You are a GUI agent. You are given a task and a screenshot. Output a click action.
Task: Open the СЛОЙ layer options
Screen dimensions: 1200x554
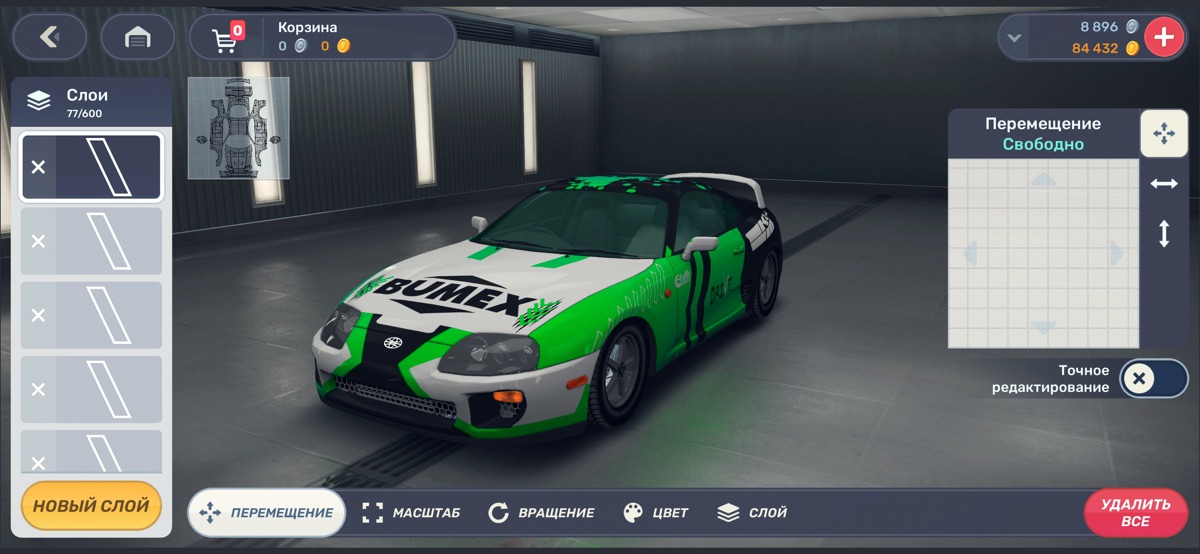[752, 513]
